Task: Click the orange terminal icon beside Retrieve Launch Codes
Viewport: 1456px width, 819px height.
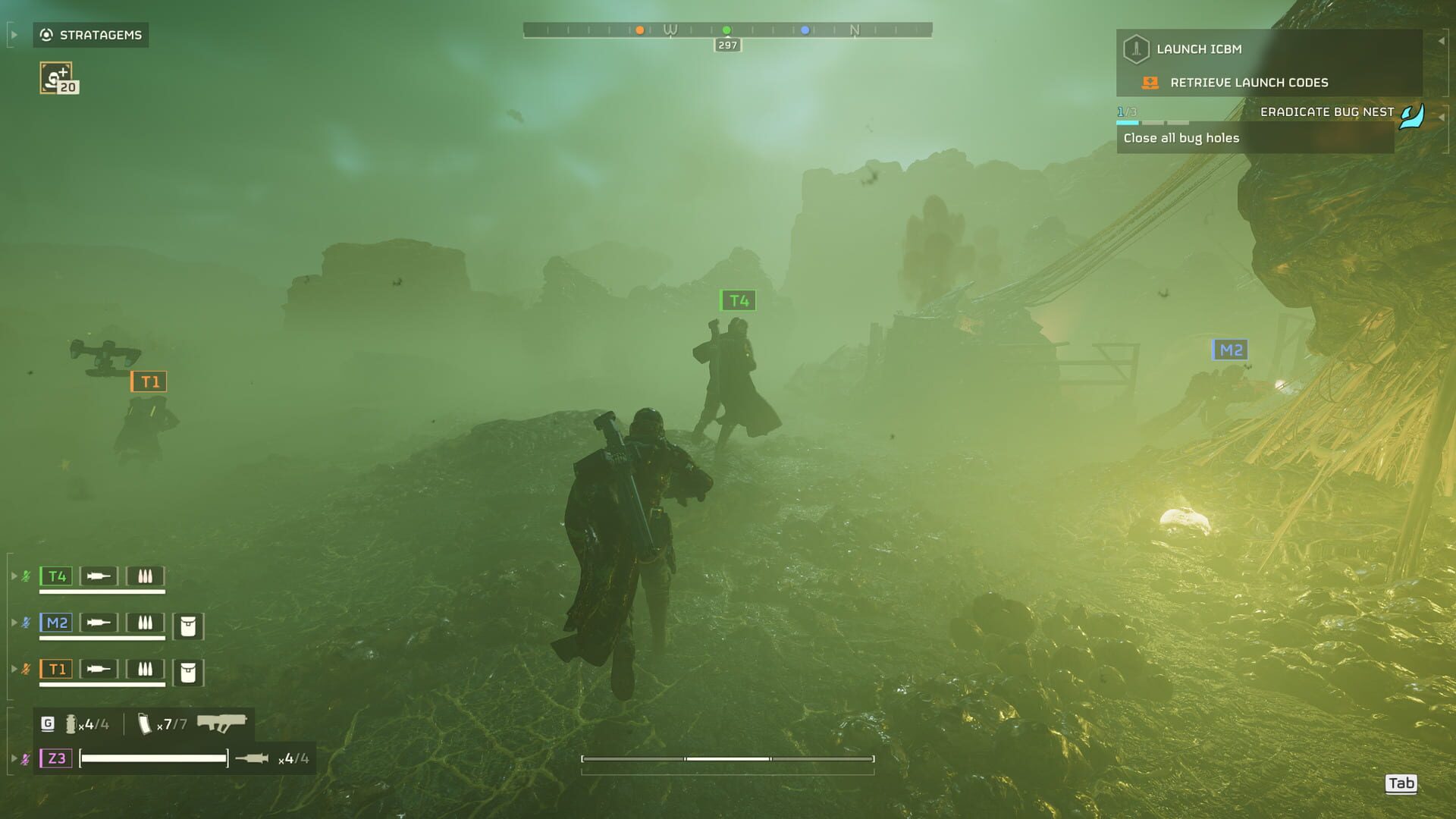Action: [1150, 83]
